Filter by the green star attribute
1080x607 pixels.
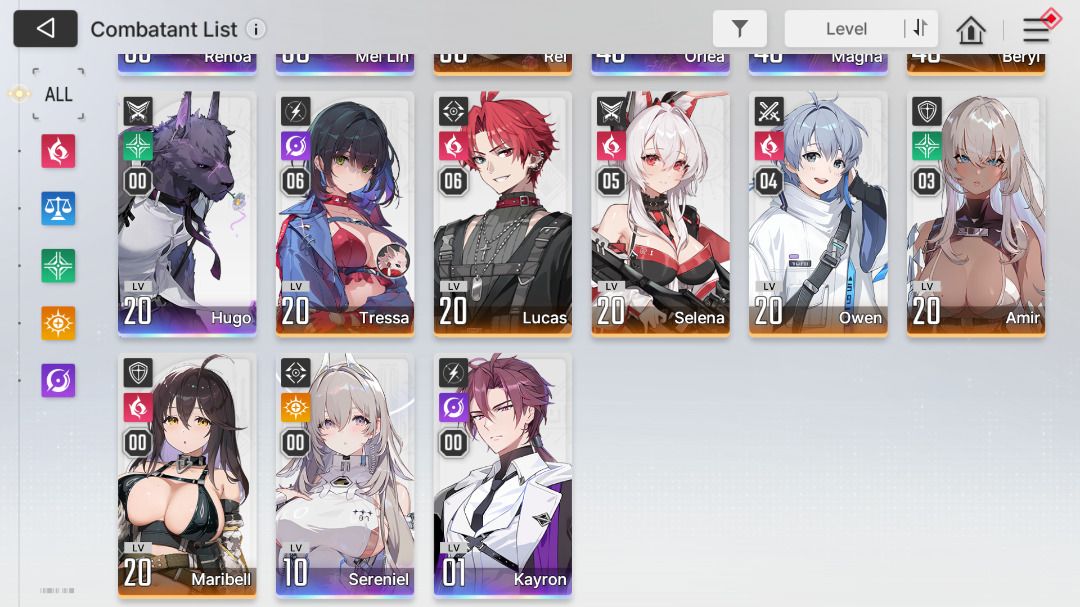(58, 266)
